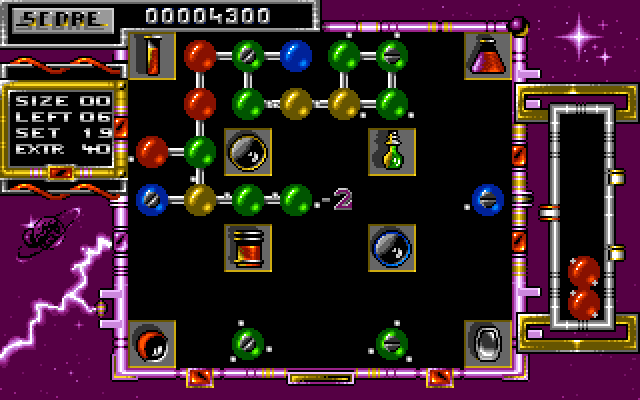Click the lone blue atom on the right
Screen dimensions: 640x400
(x=488, y=198)
